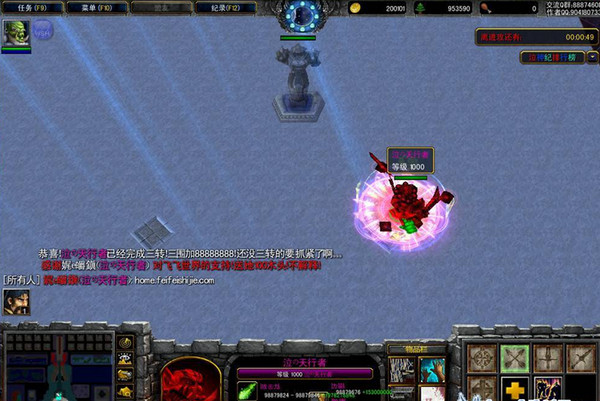Select the orc hero icon
Image resolution: width=600 pixels, height=401 pixels.
16,36
